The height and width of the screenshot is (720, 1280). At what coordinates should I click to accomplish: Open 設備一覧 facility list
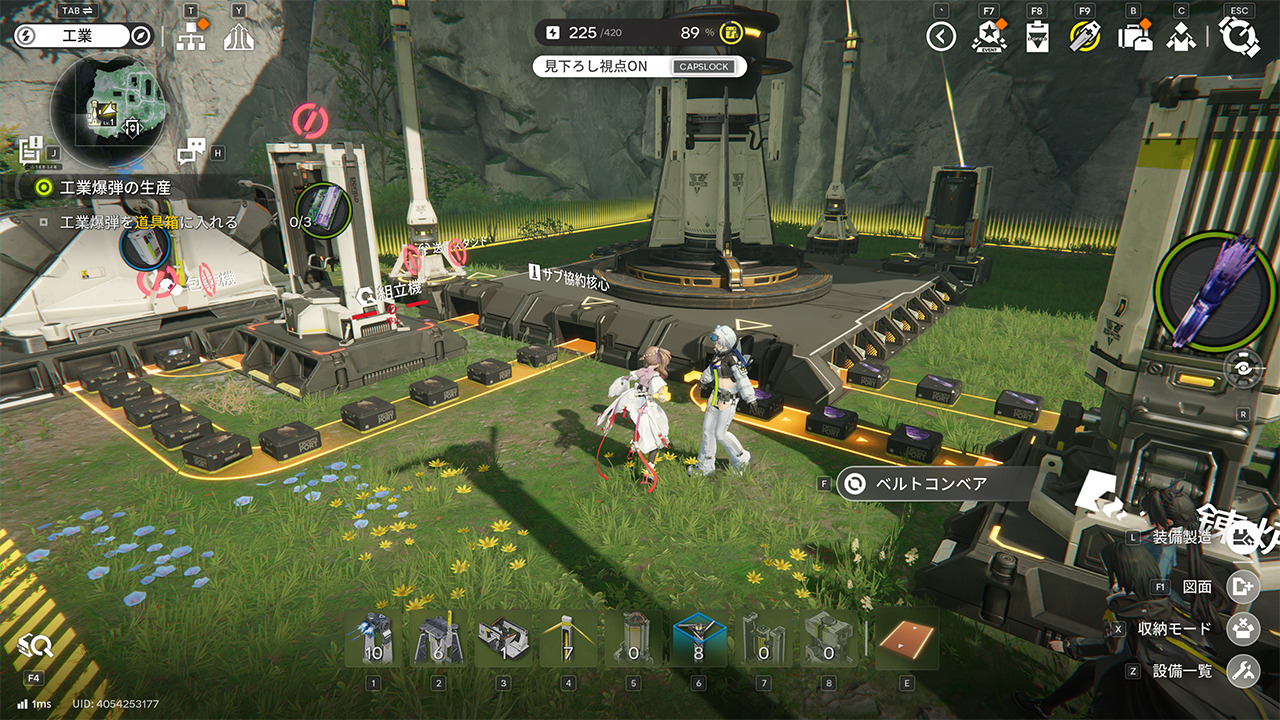(1243, 671)
